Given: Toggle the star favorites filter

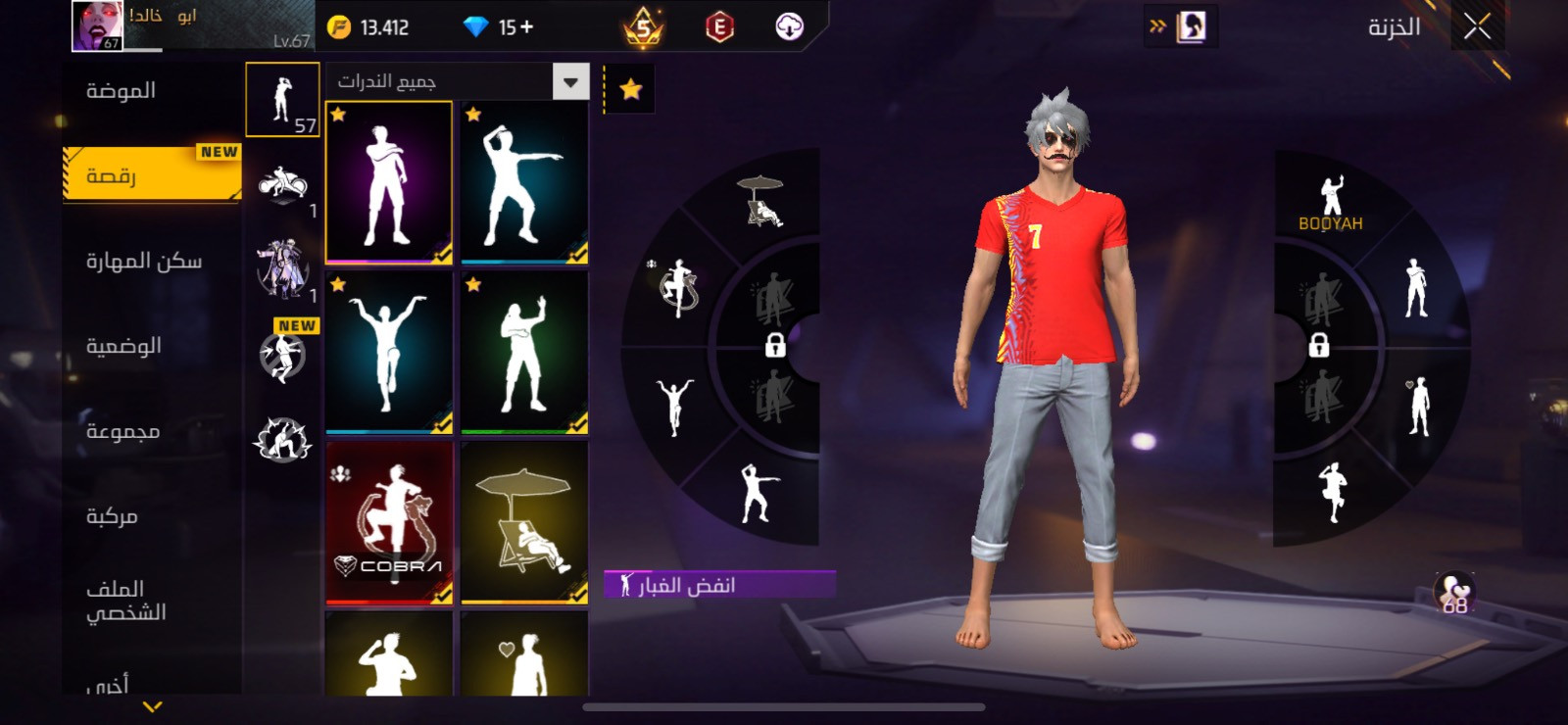Looking at the screenshot, I should pyautogui.click(x=630, y=90).
